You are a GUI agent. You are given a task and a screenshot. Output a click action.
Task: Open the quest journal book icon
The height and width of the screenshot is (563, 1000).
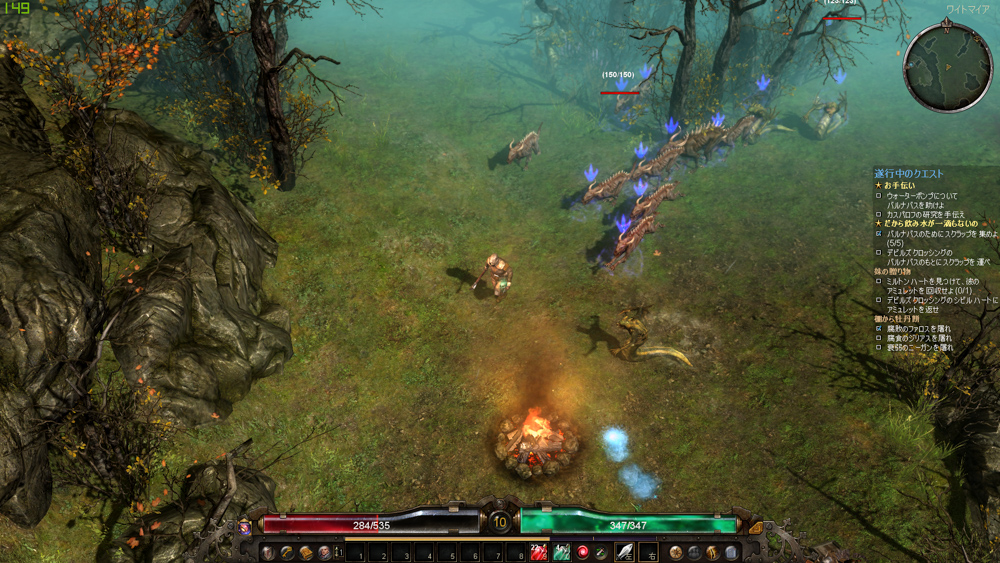(306, 552)
